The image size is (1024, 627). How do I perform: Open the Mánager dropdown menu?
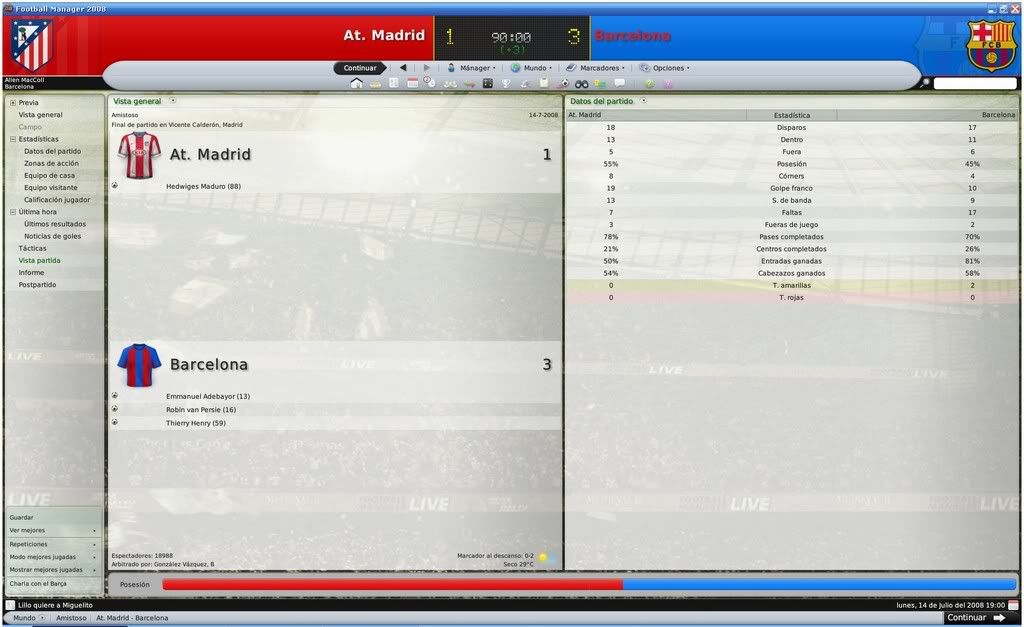coord(472,68)
